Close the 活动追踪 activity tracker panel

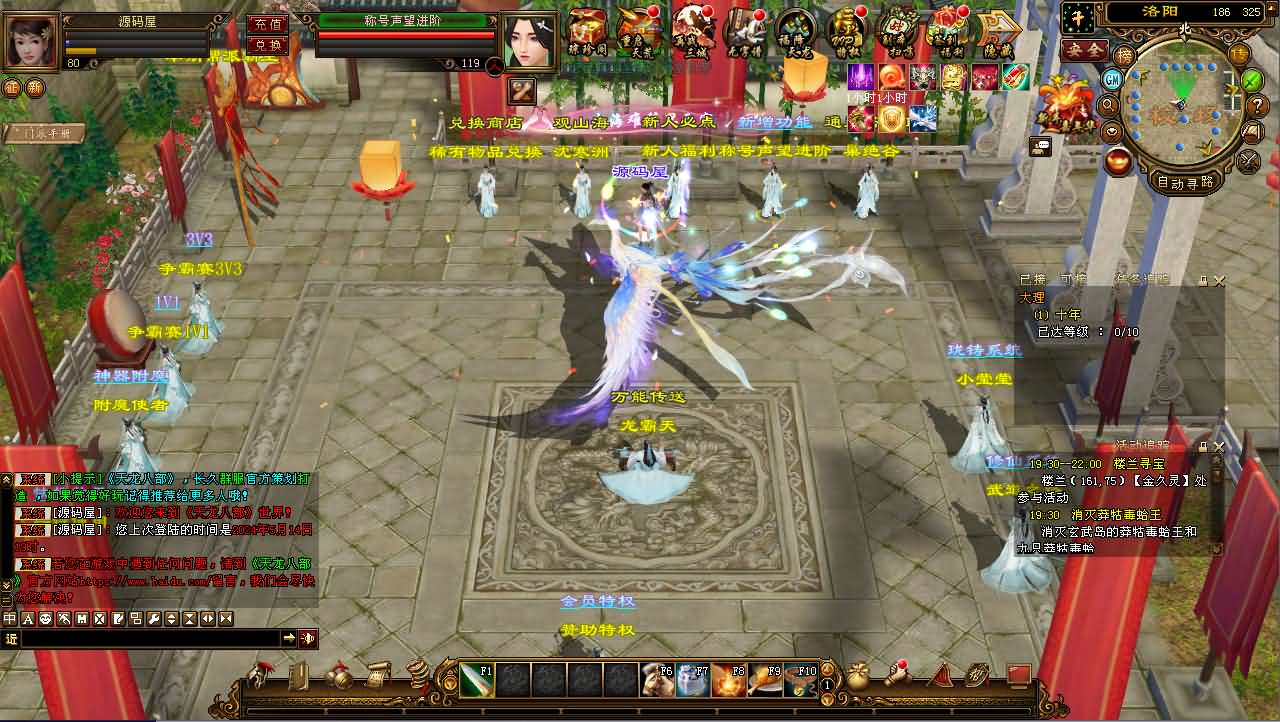pyautogui.click(x=1218, y=446)
